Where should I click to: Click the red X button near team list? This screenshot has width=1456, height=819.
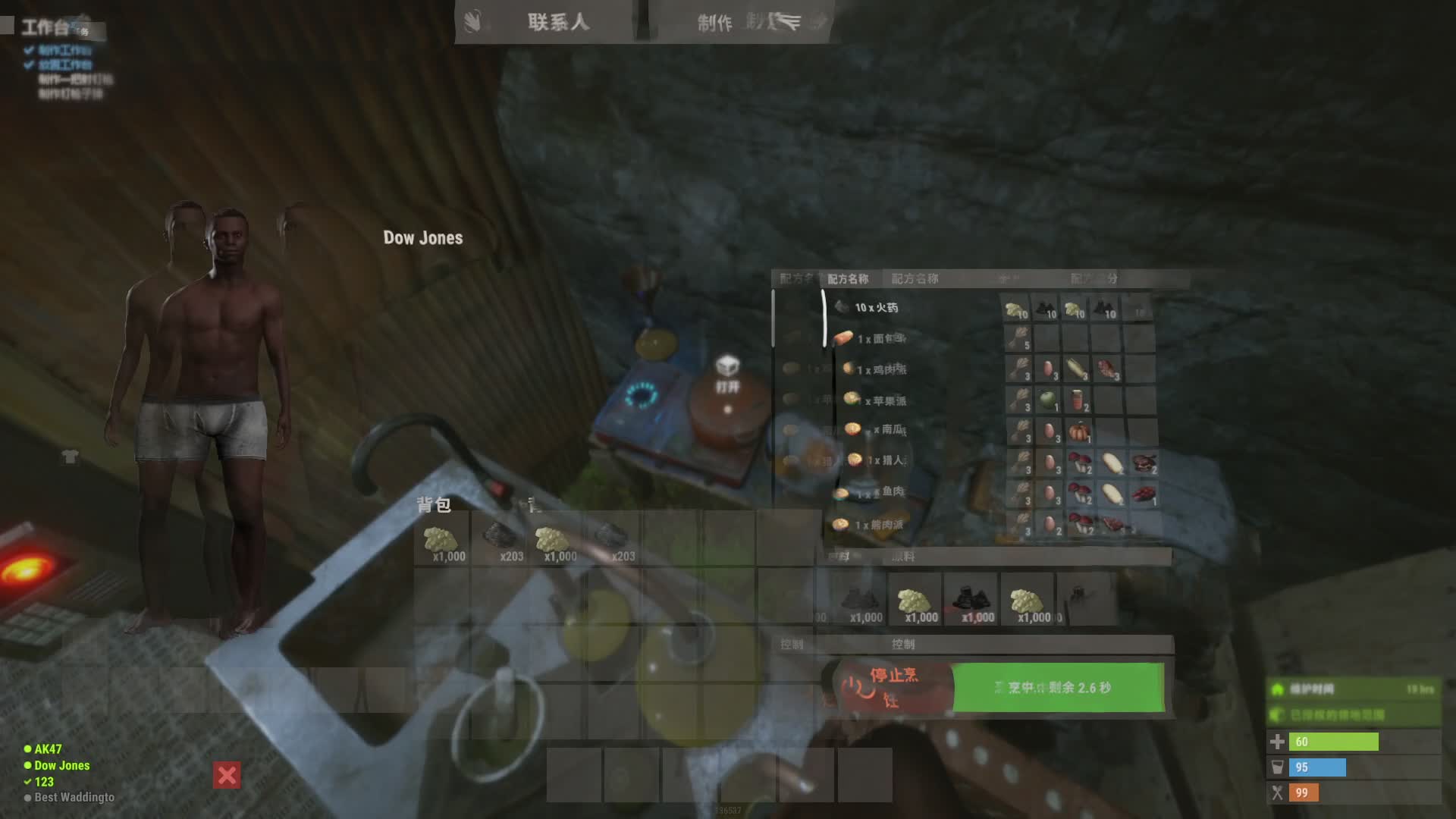pos(227,775)
